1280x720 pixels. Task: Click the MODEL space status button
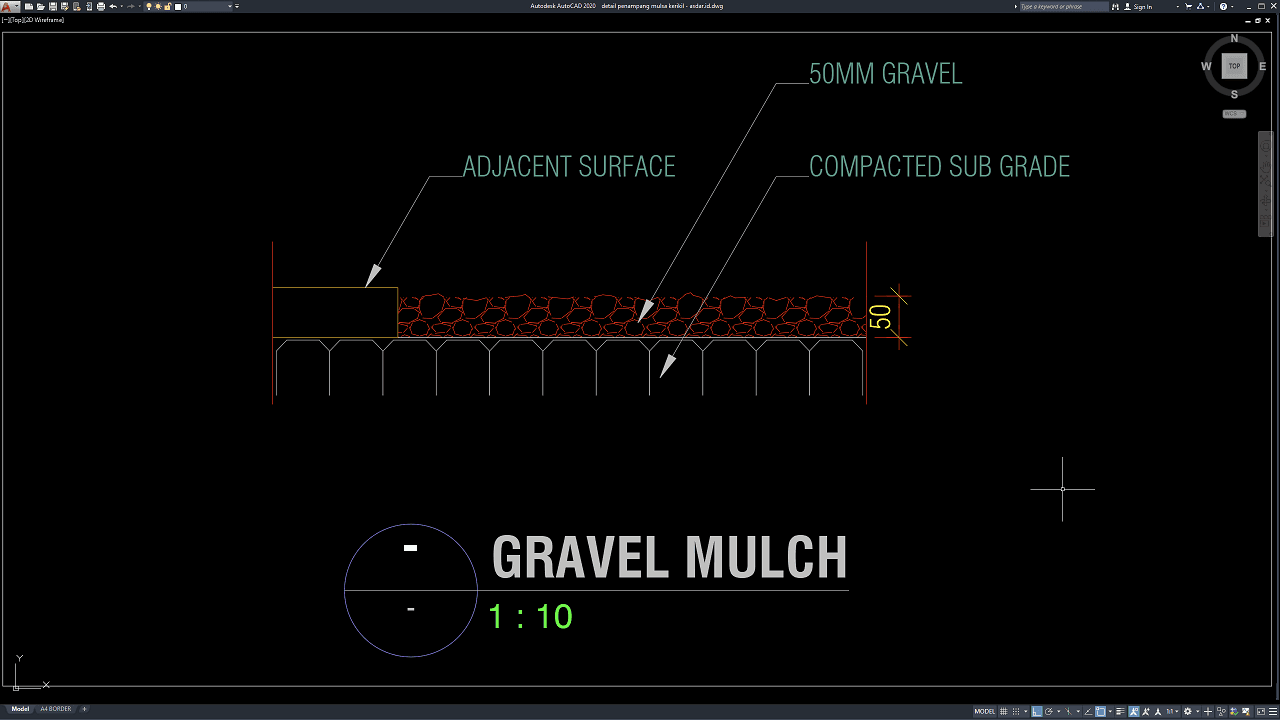(984, 711)
